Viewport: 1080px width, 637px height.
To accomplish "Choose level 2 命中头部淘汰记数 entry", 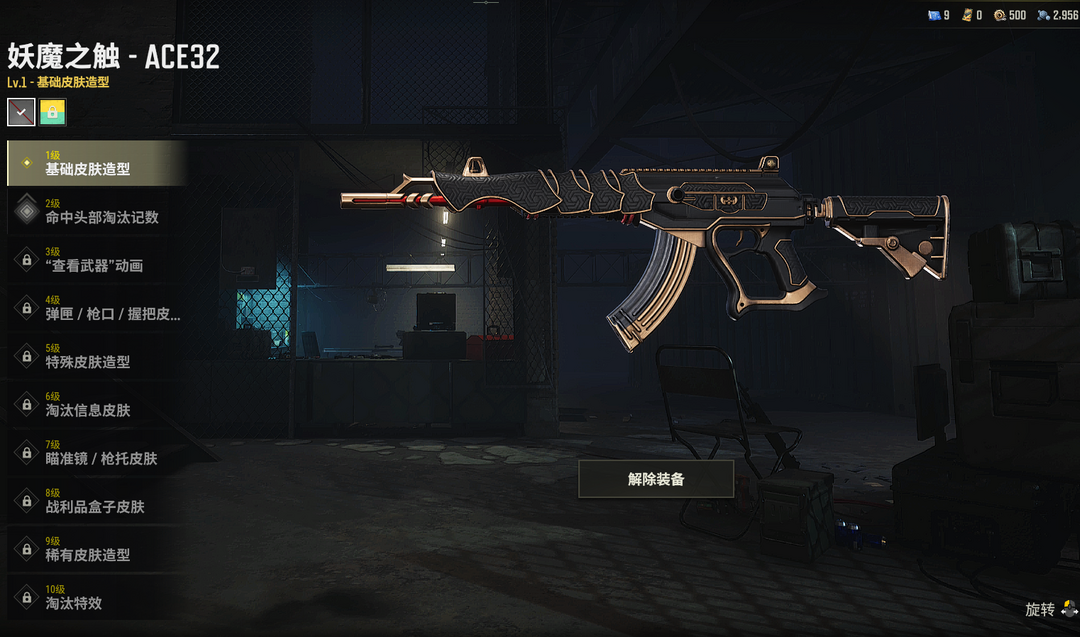I will [x=96, y=211].
